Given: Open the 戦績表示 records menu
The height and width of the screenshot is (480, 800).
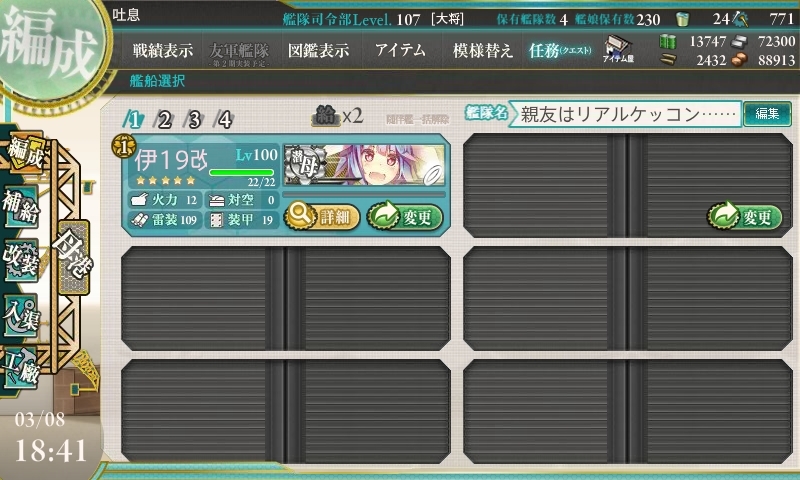Looking at the screenshot, I should [x=164, y=50].
